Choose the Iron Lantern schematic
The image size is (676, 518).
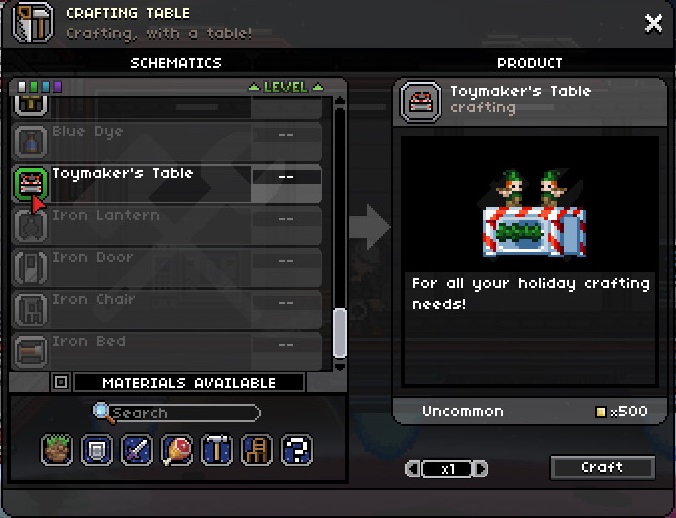tap(168, 225)
